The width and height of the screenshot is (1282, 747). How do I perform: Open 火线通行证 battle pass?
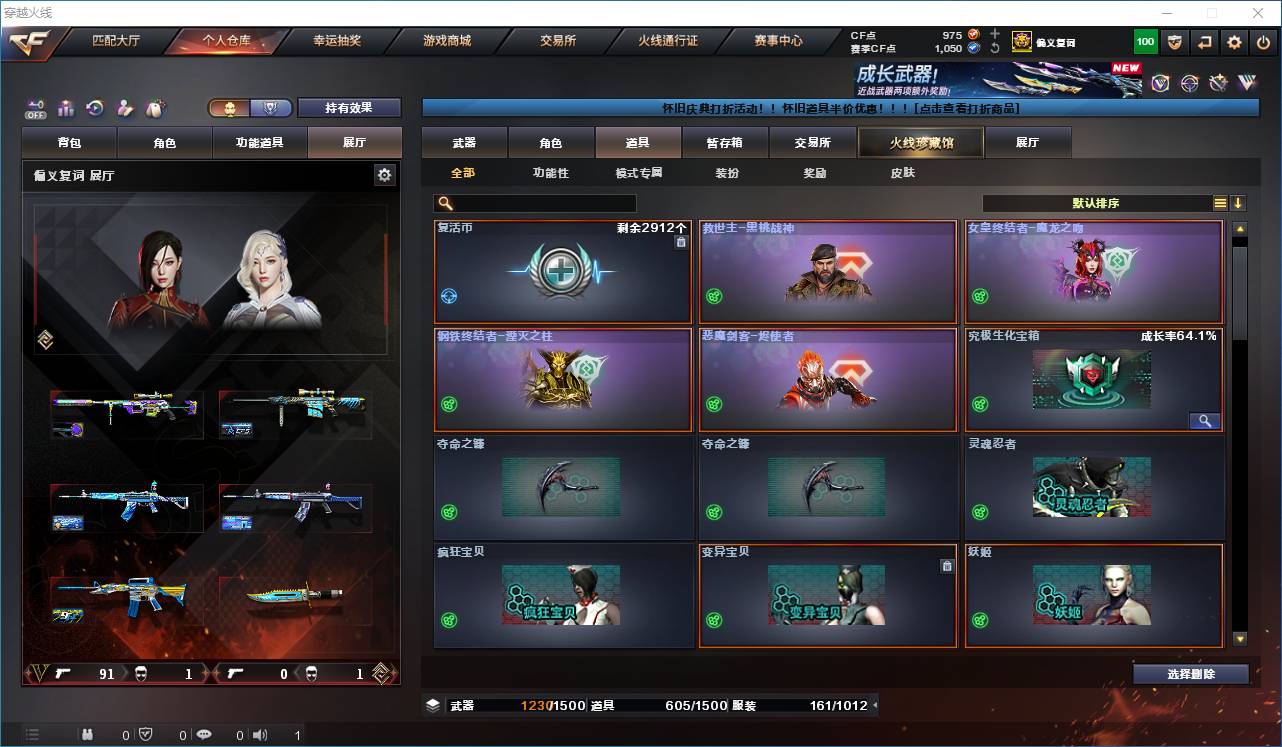668,41
